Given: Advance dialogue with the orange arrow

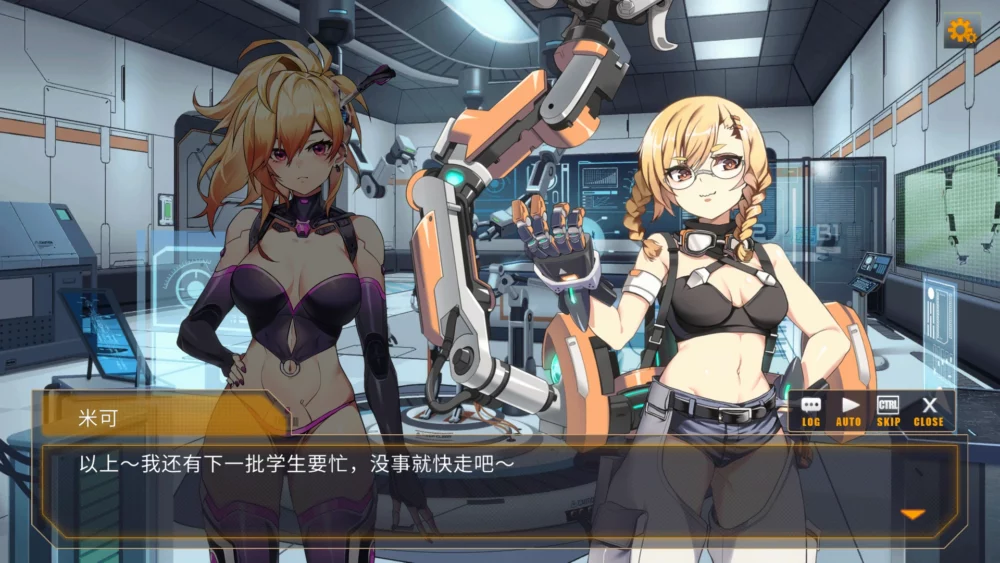Looking at the screenshot, I should [x=912, y=514].
